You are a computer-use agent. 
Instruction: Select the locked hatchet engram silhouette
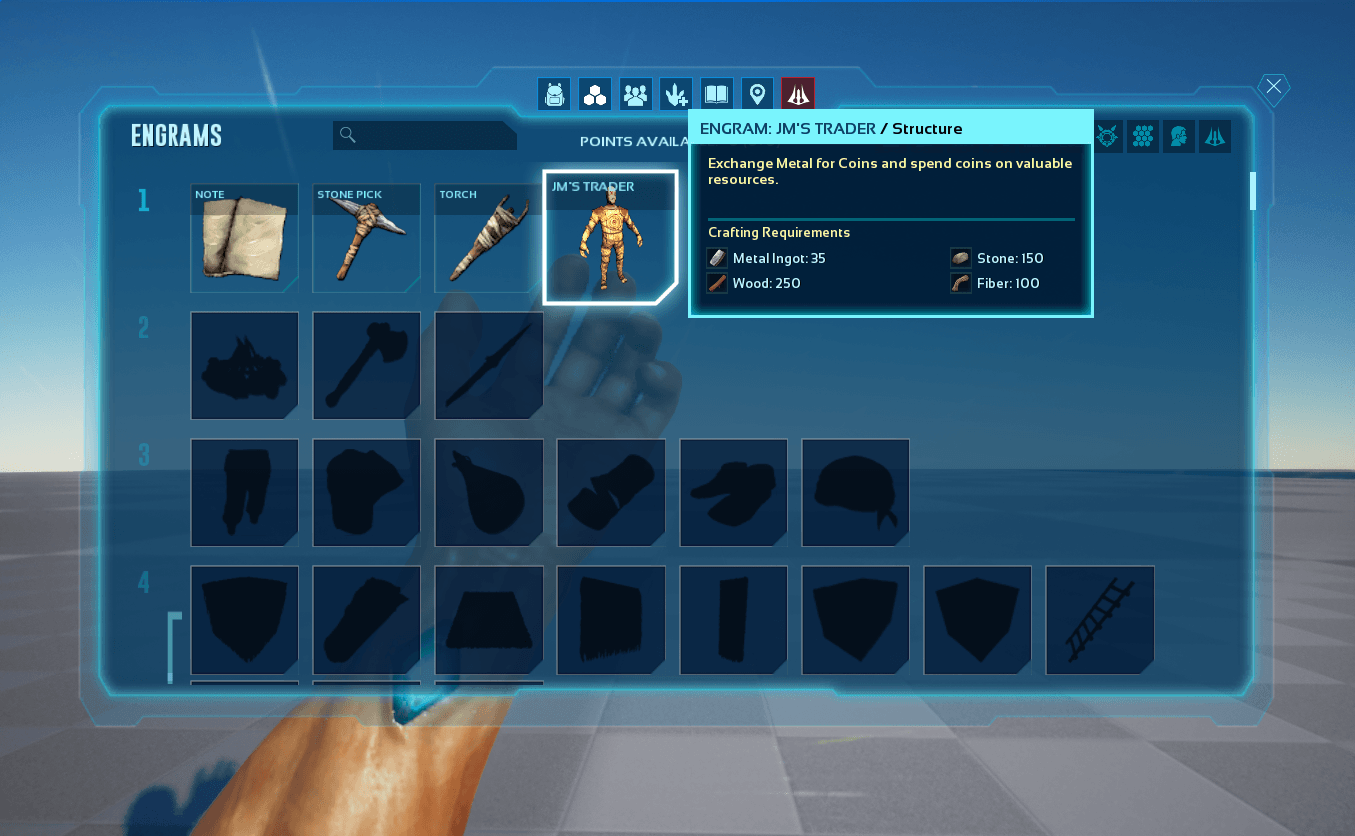pyautogui.click(x=366, y=366)
